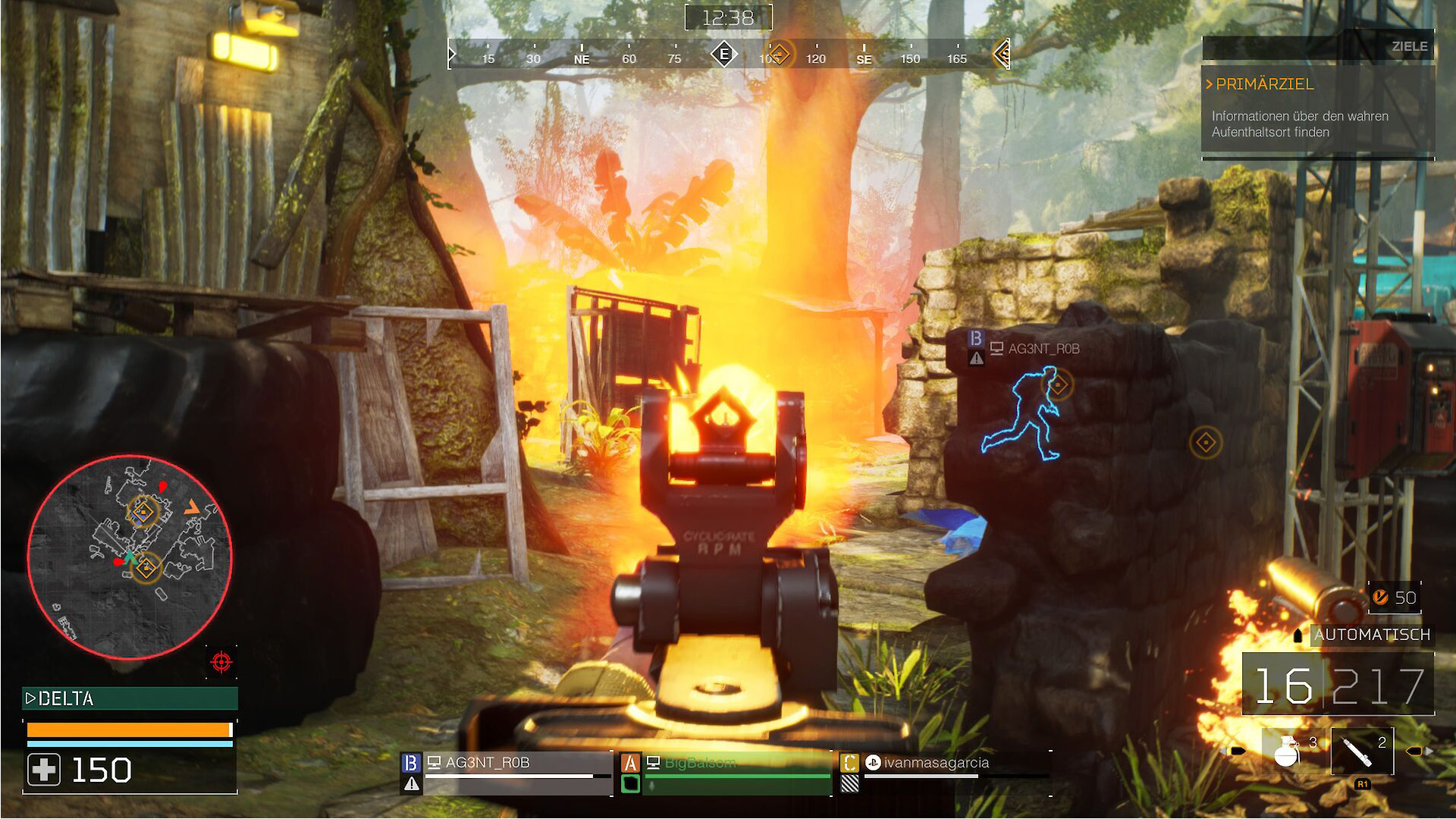Click the white cross health kit icon
Viewport: 1456px width, 819px height.
pos(44,770)
